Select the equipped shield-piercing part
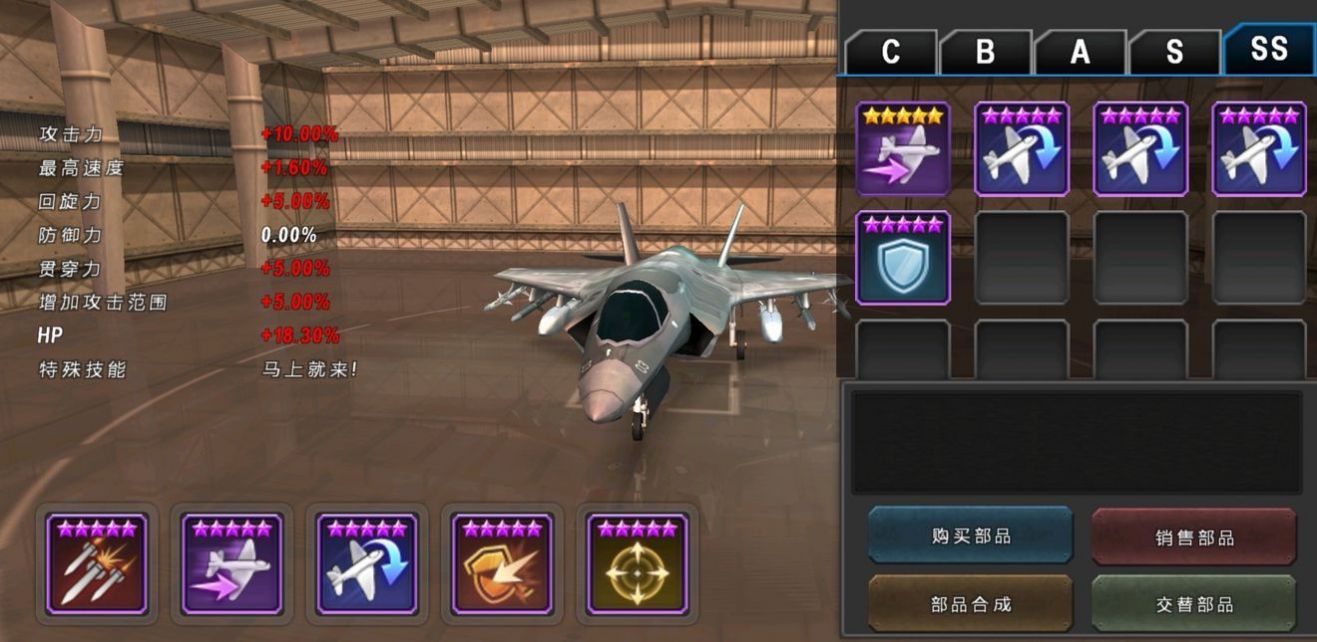The image size is (1317, 642). coord(502,564)
